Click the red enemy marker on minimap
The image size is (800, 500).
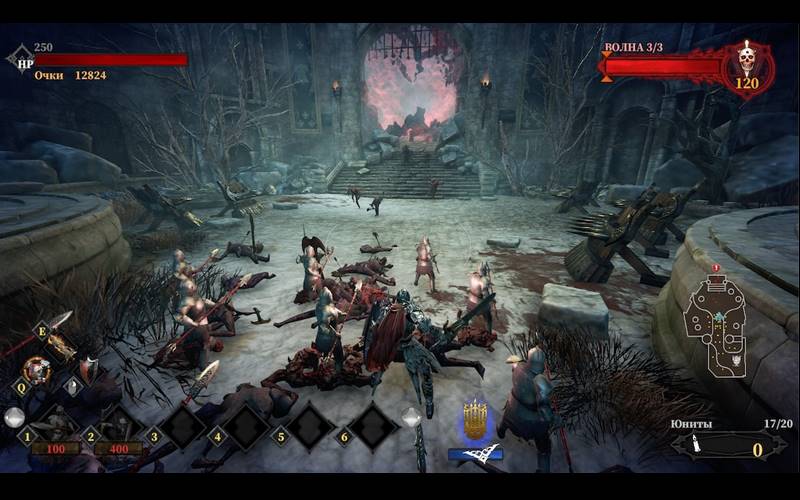pyautogui.click(x=716, y=269)
